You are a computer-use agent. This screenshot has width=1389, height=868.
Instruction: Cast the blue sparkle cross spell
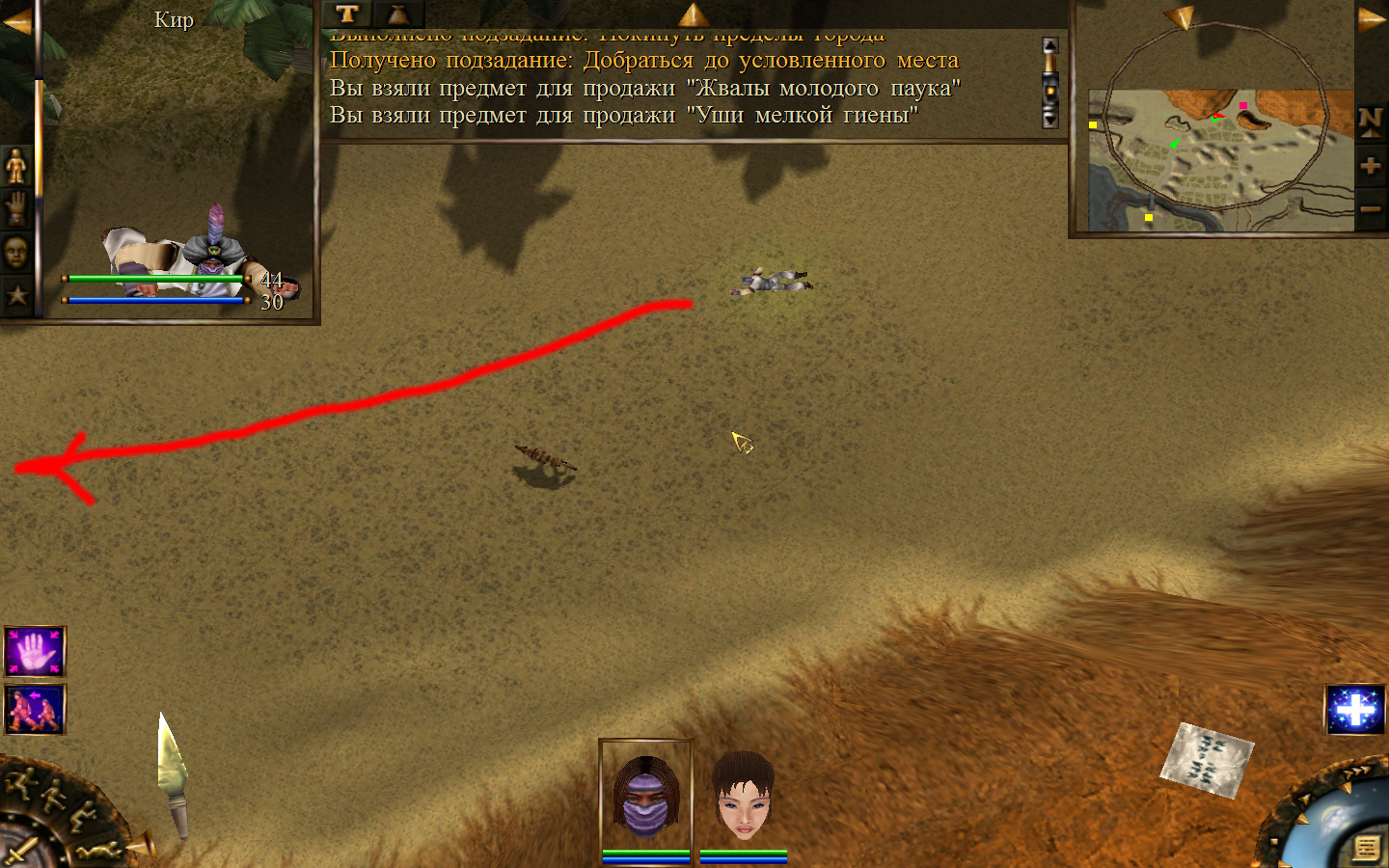point(1355,710)
